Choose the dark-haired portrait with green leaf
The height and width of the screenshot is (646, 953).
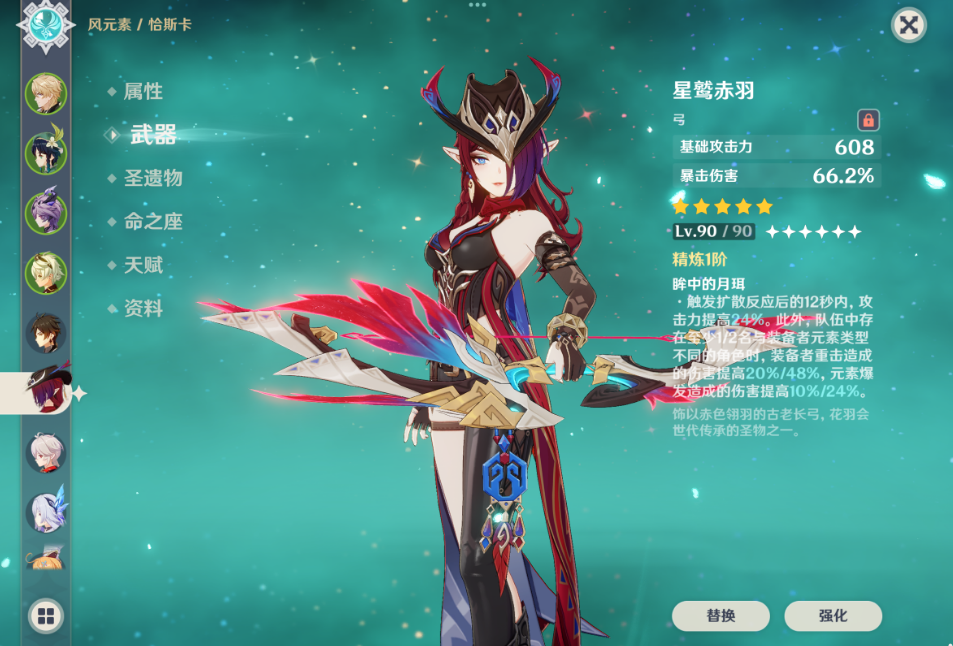click(46, 153)
